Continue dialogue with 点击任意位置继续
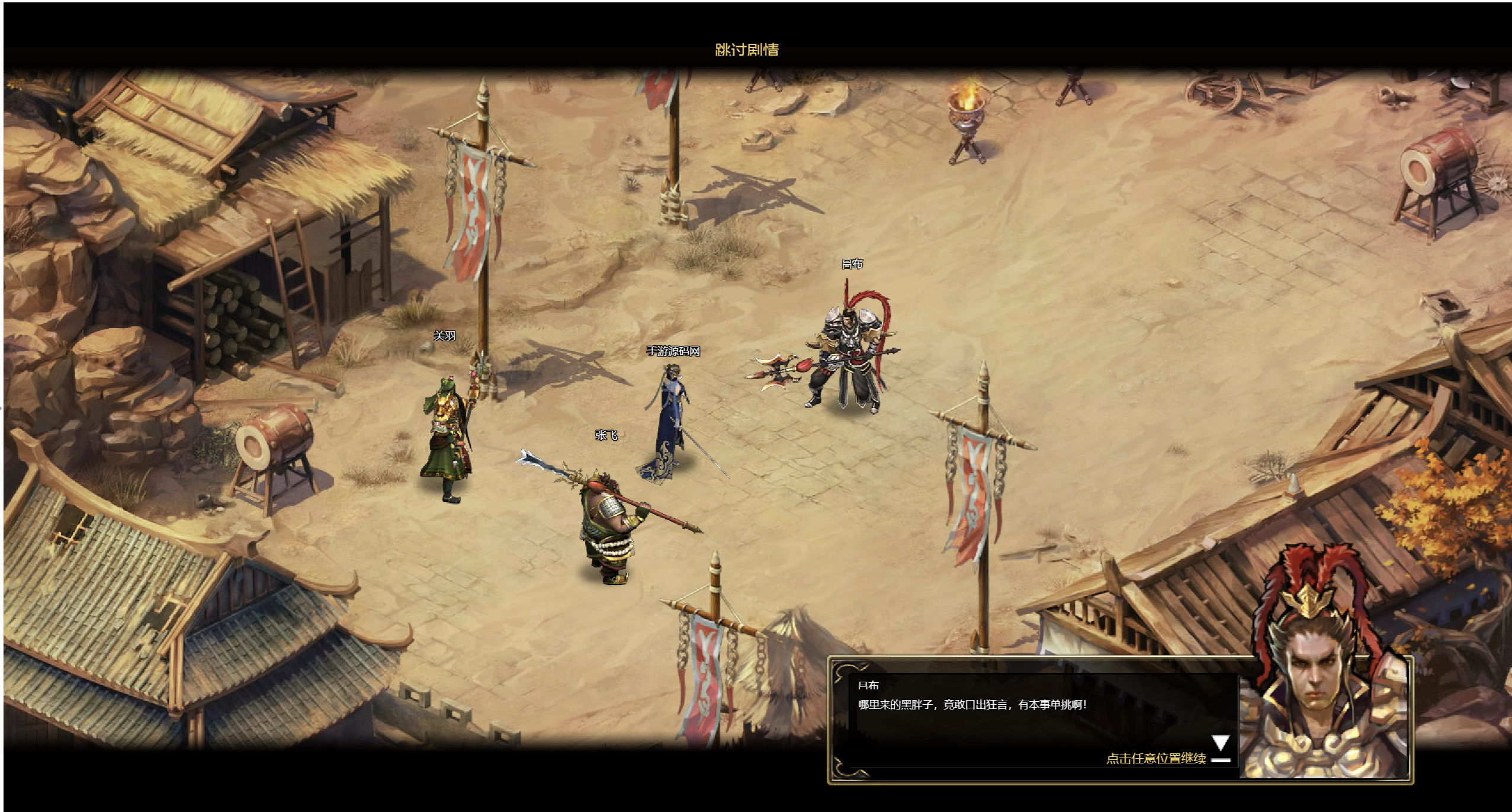Viewport: 1512px width, 812px height. pos(1155,758)
